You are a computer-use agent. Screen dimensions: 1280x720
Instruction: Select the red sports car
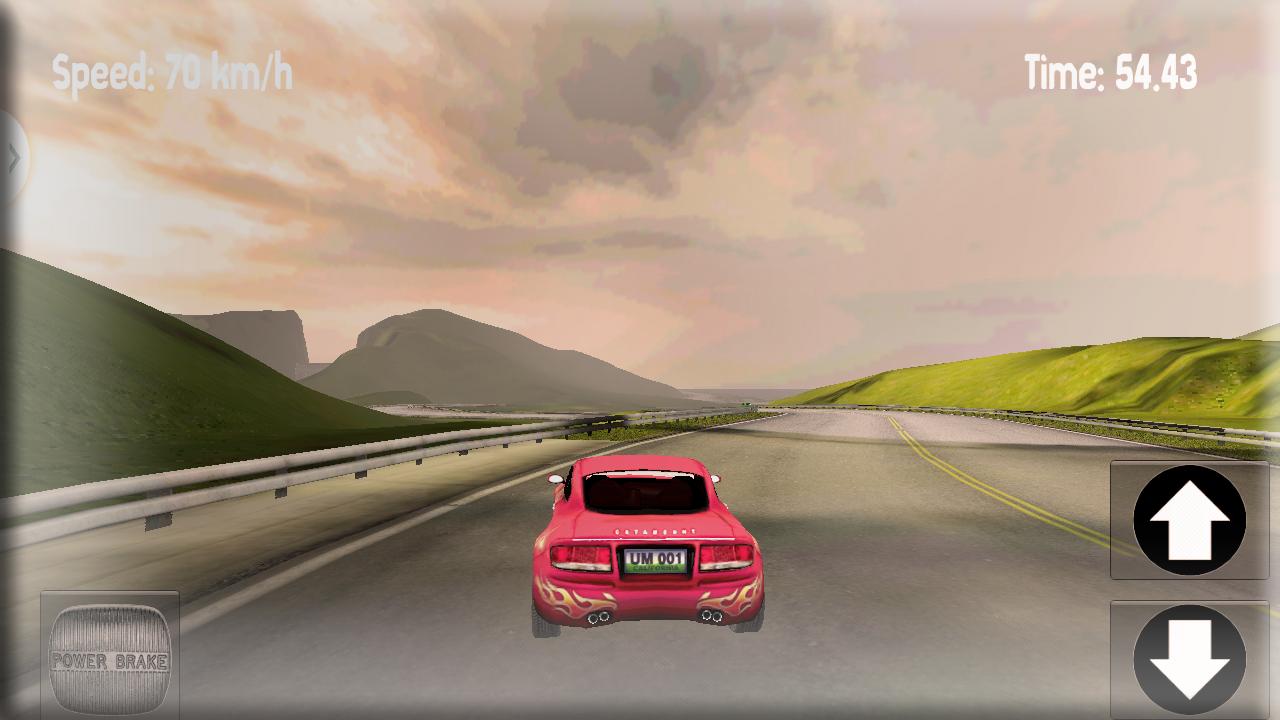click(648, 550)
